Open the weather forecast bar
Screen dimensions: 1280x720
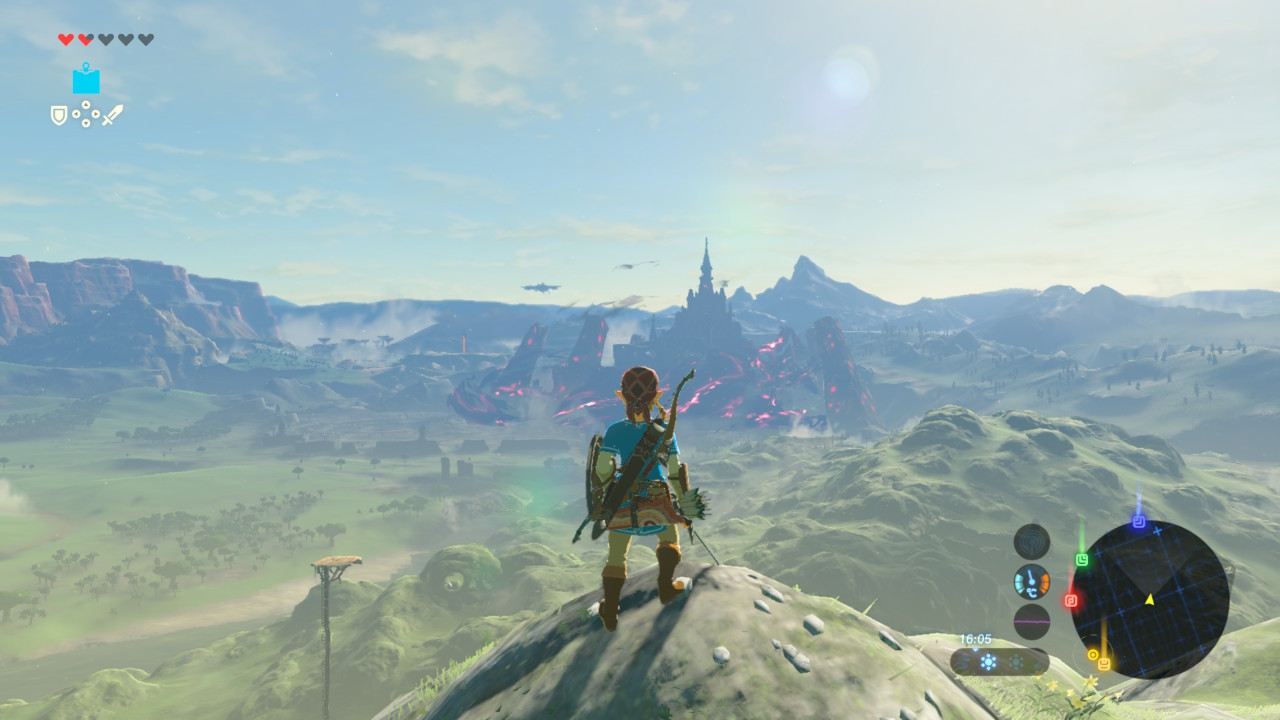pos(999,661)
